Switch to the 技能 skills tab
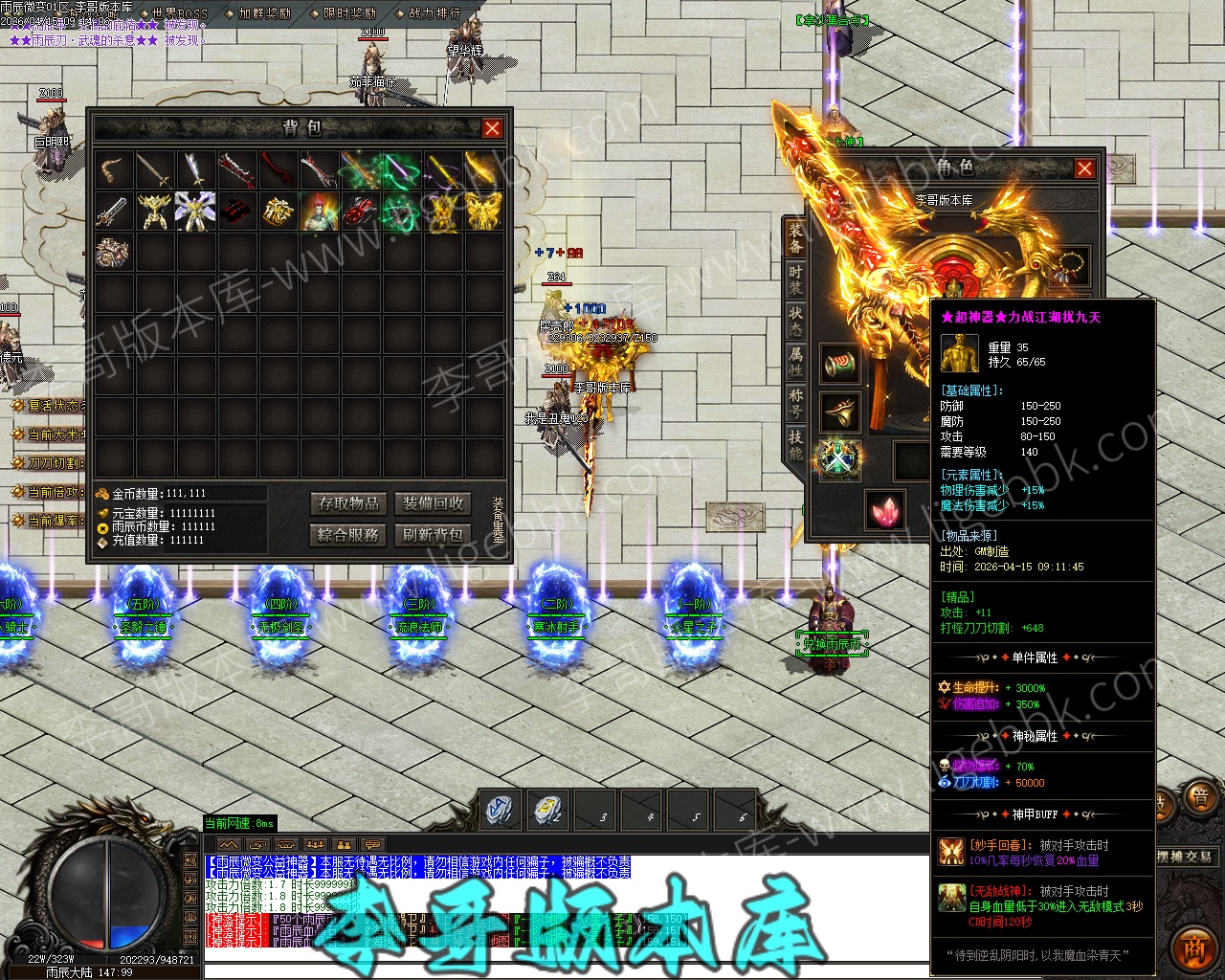This screenshot has width=1225, height=980. tap(795, 444)
